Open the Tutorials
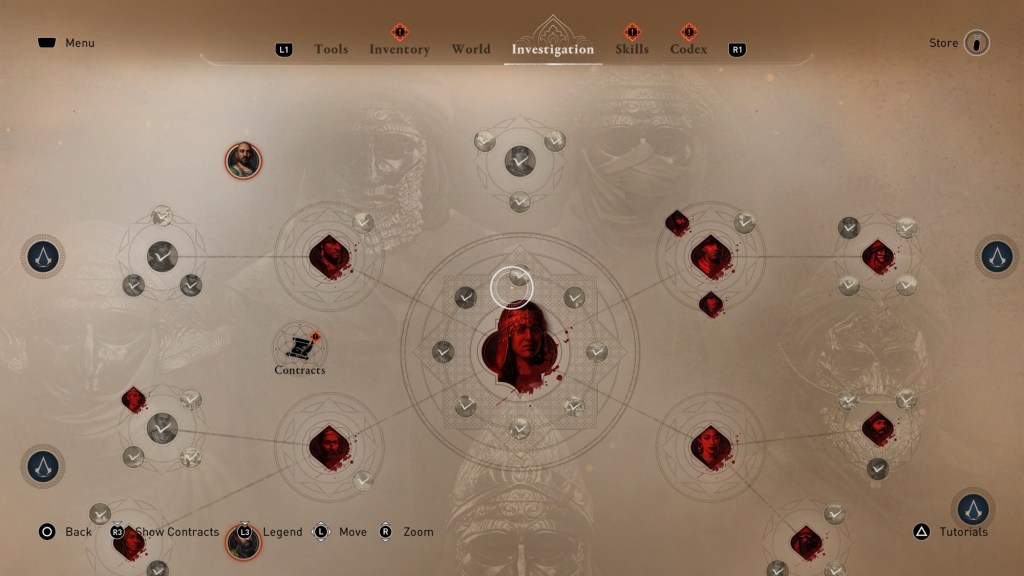Image resolution: width=1024 pixels, height=576 pixels. pyautogui.click(x=951, y=532)
